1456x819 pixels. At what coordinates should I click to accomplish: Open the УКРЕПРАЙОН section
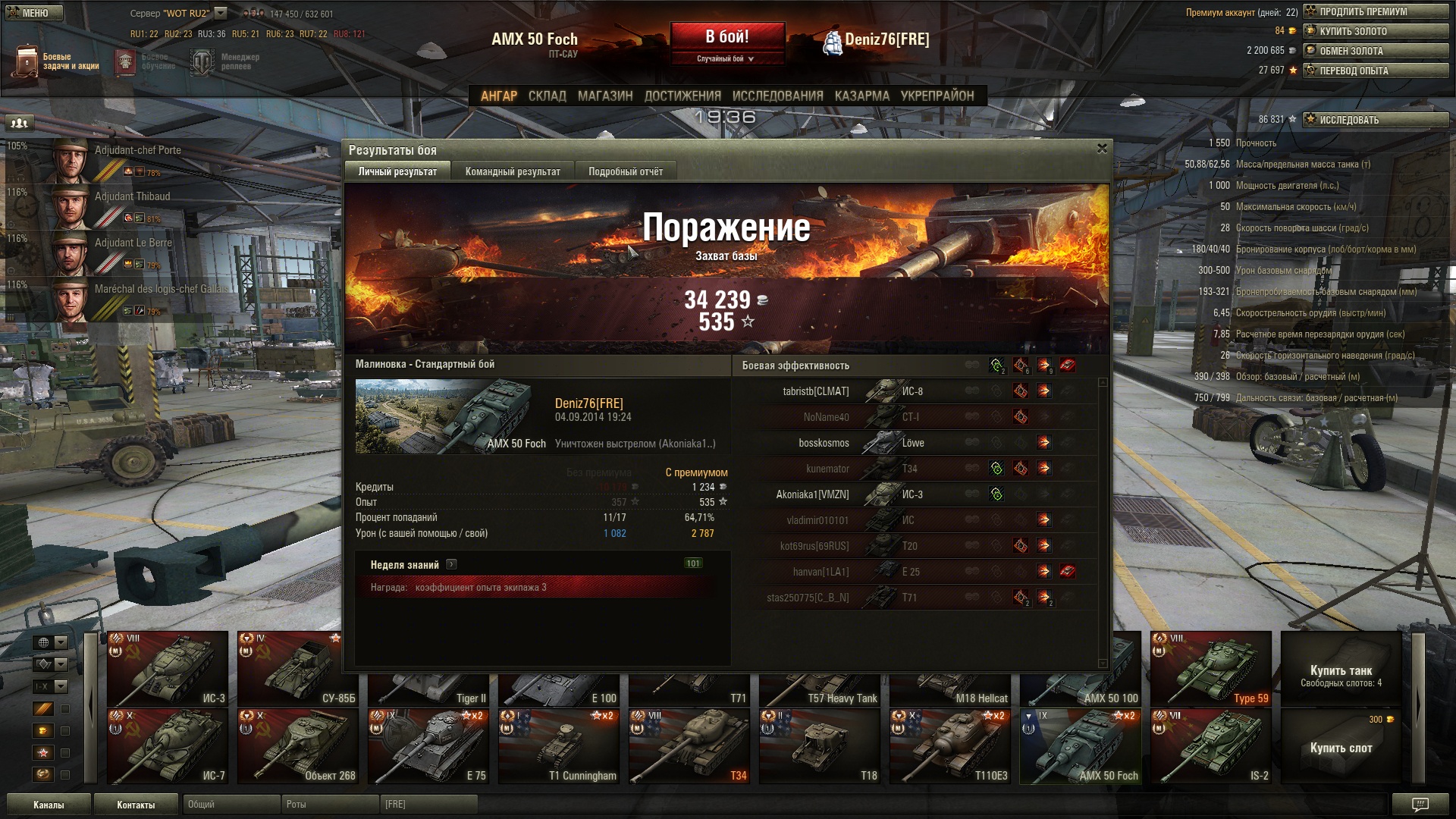[937, 96]
